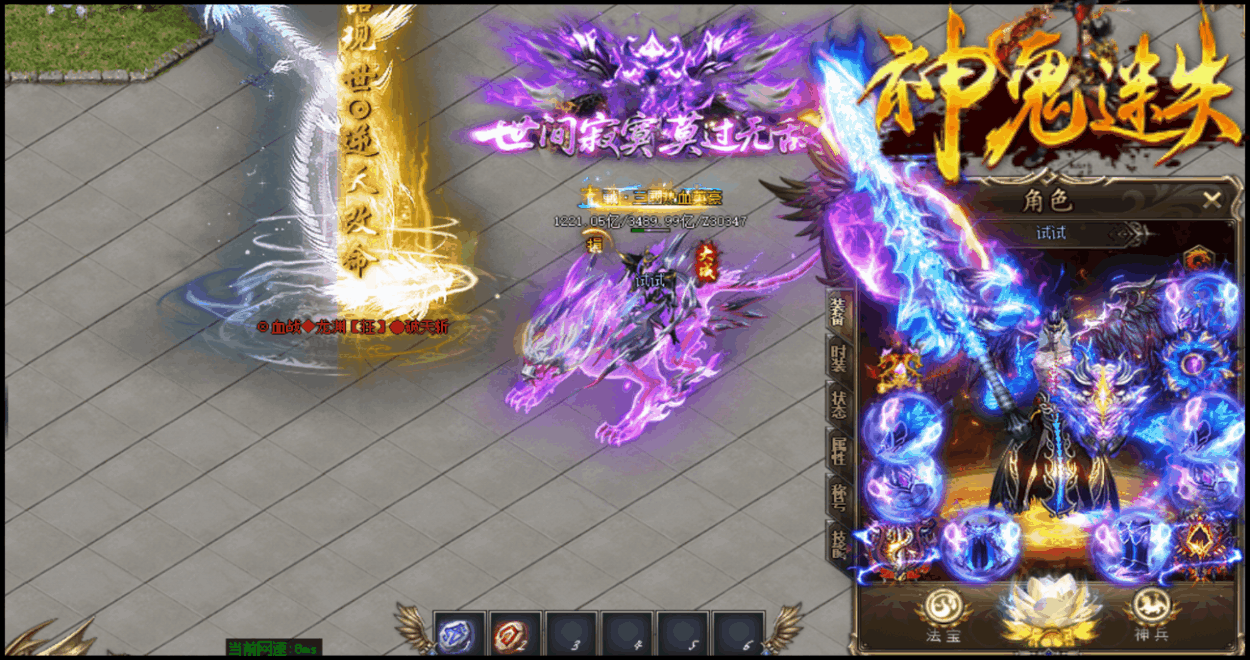
Task: Close the 角色 character panel
Action: 1212,200
